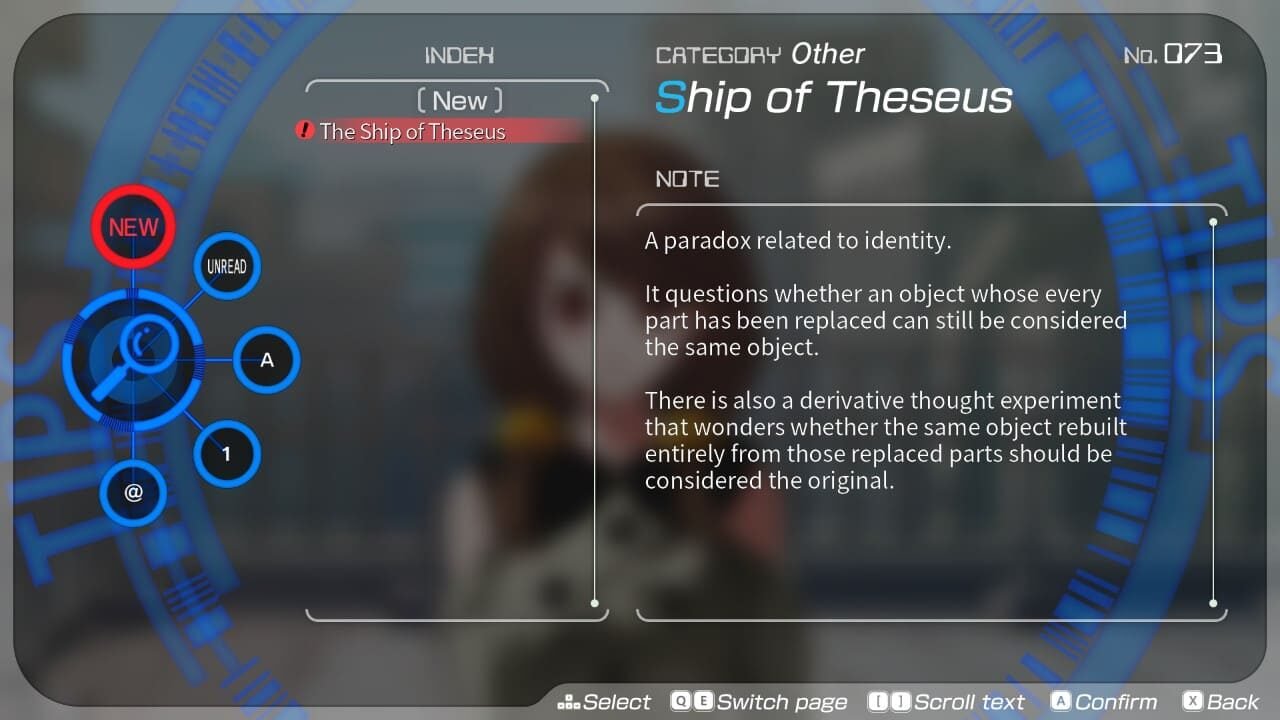This screenshot has height=720, width=1280.
Task: Select 'The Ship of Theseus' entry
Action: 412,131
